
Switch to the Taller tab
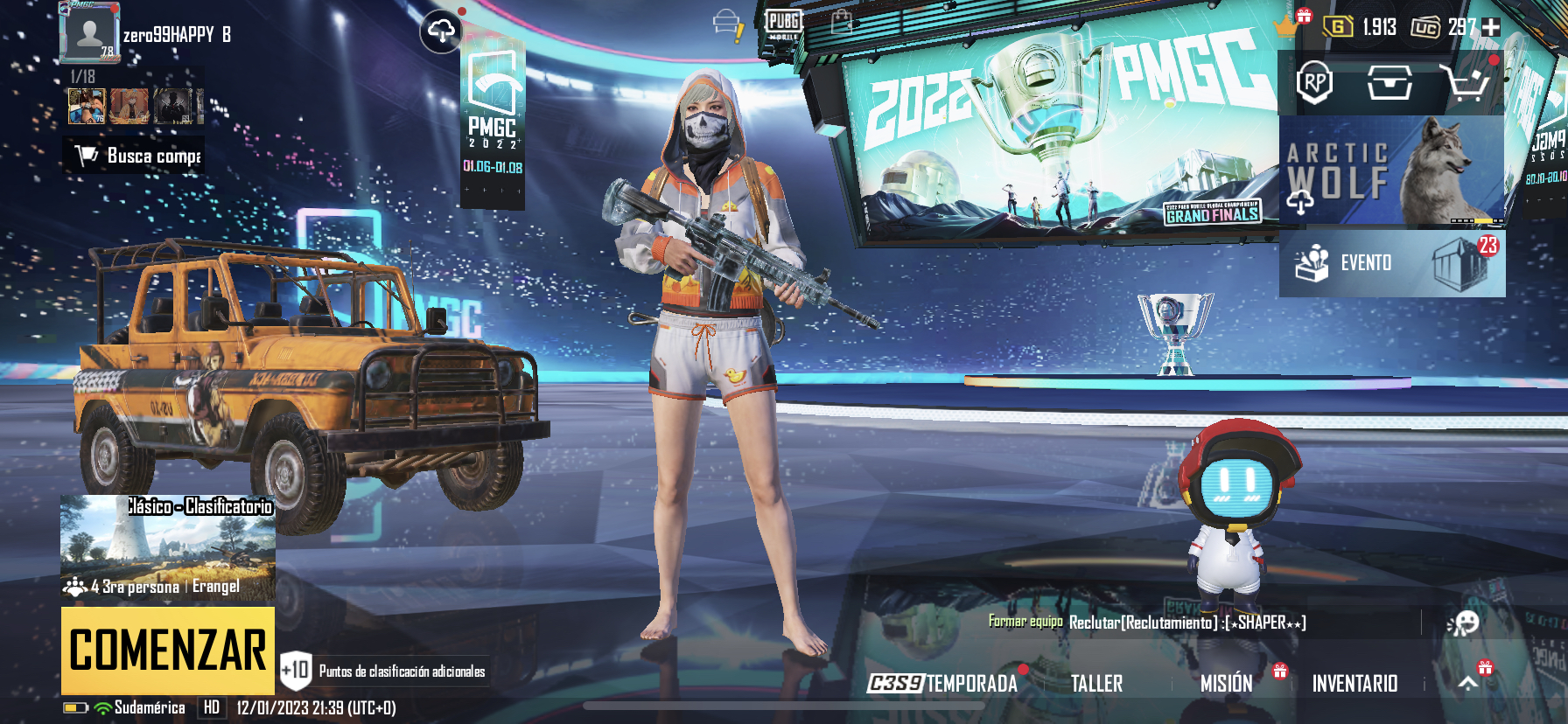1097,683
